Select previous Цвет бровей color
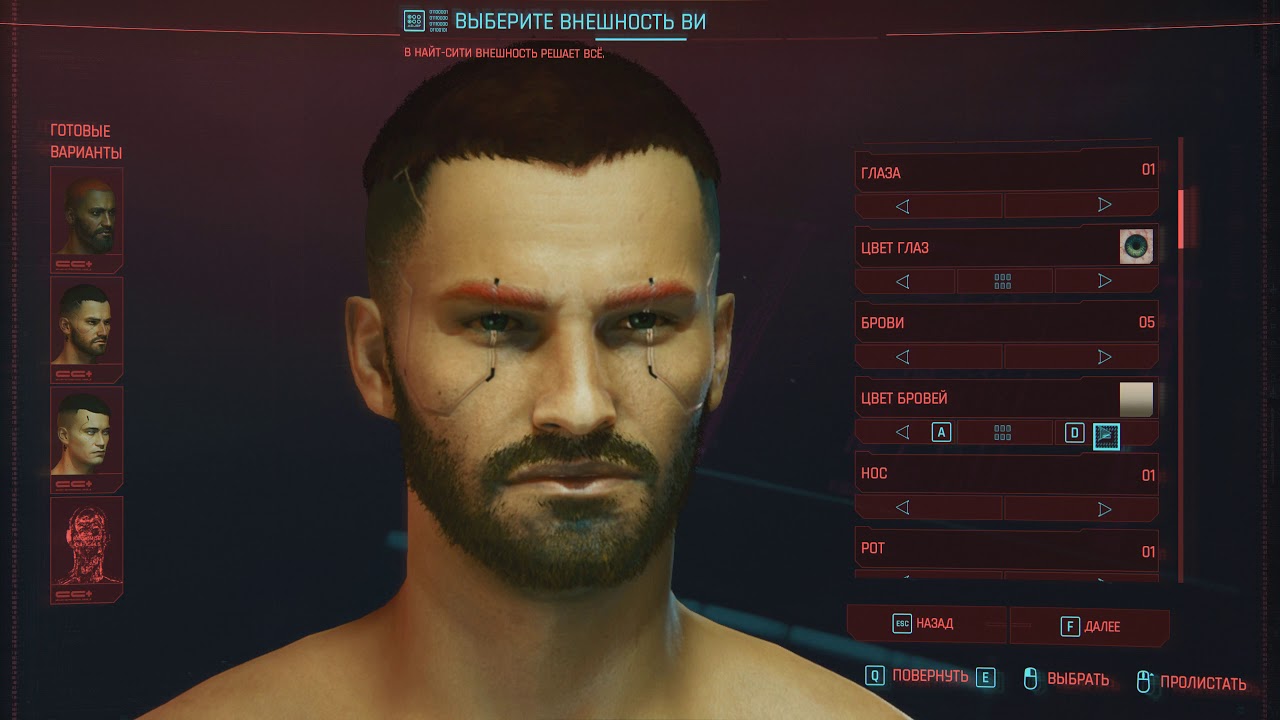1280x720 pixels. [x=902, y=433]
